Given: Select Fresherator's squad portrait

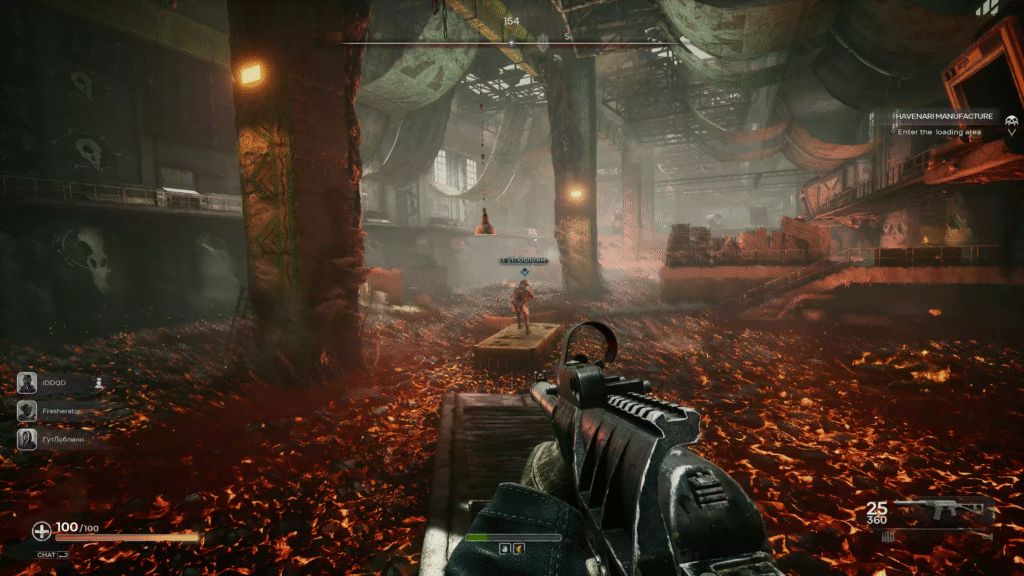Looking at the screenshot, I should [x=27, y=411].
